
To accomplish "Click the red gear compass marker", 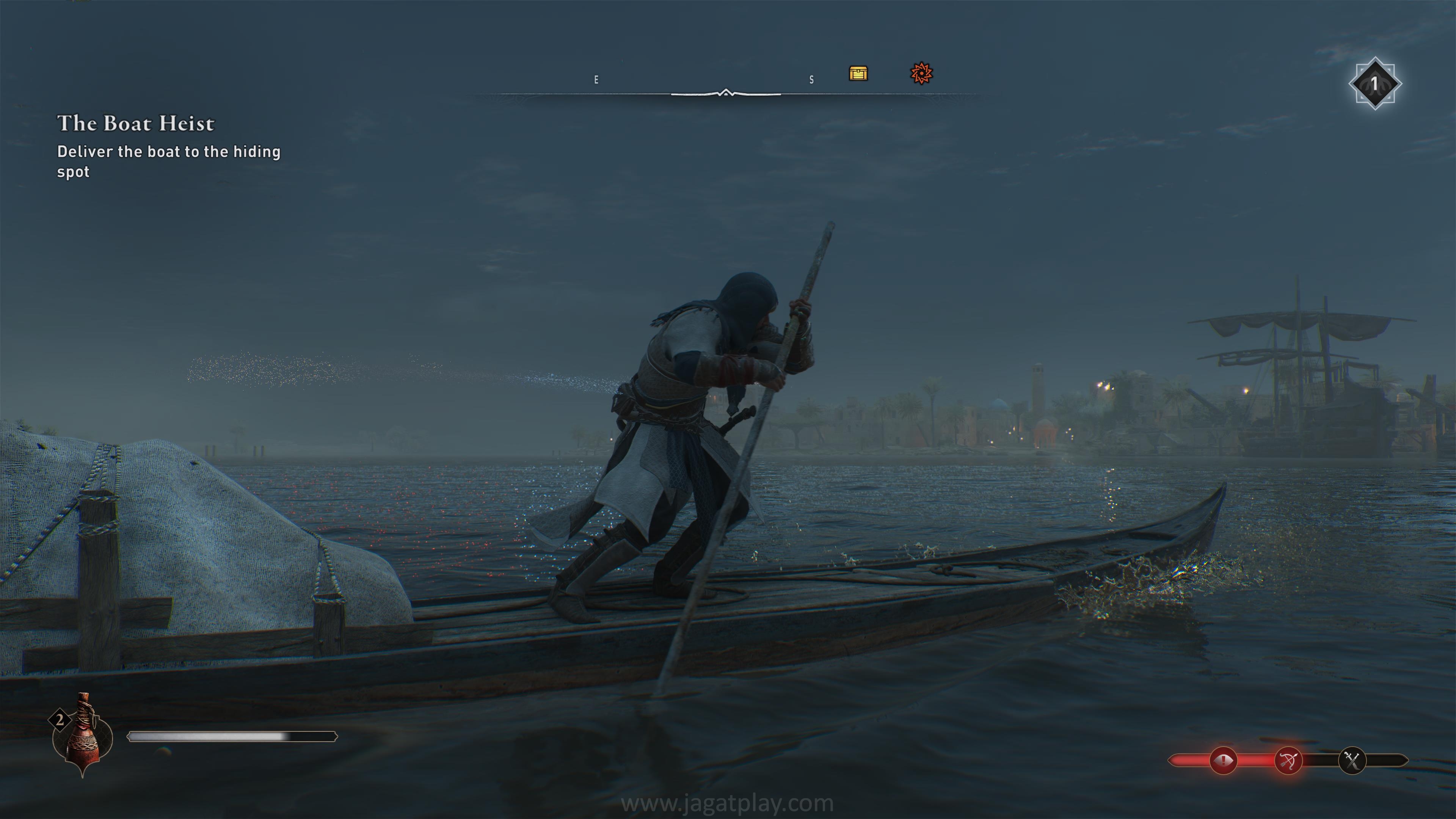I will (921, 74).
